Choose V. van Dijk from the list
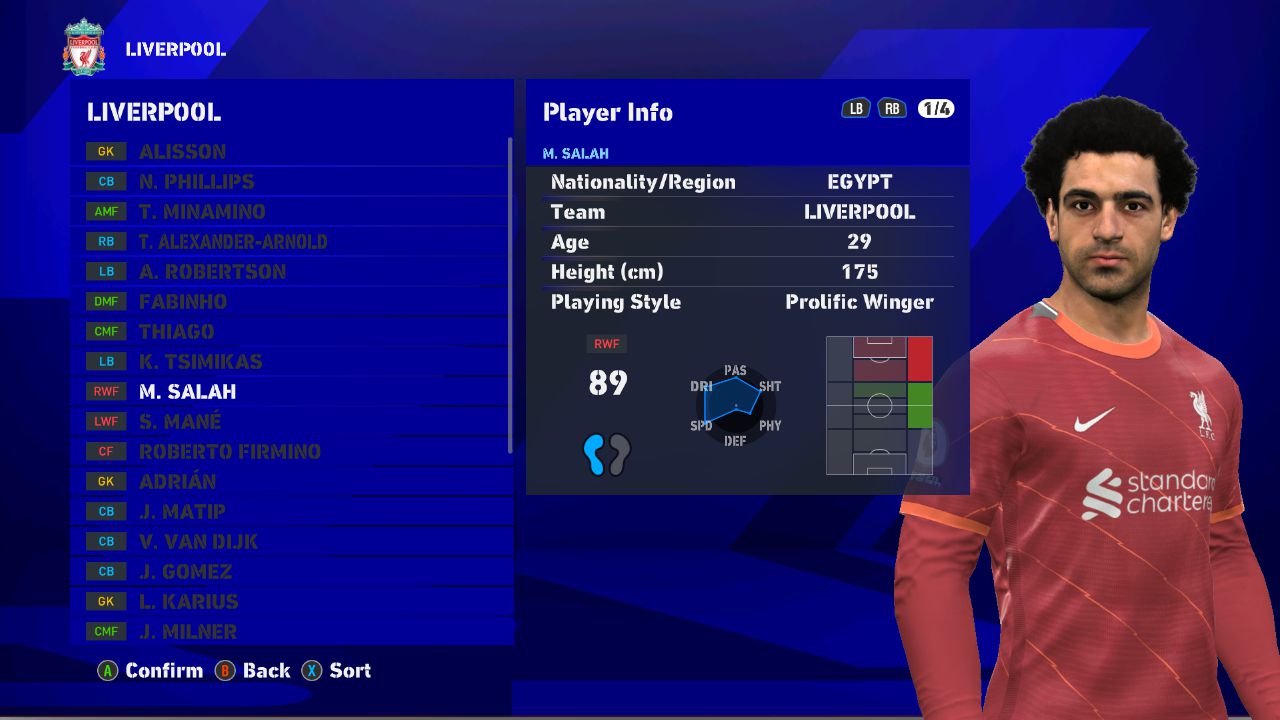The image size is (1280, 720). point(198,542)
